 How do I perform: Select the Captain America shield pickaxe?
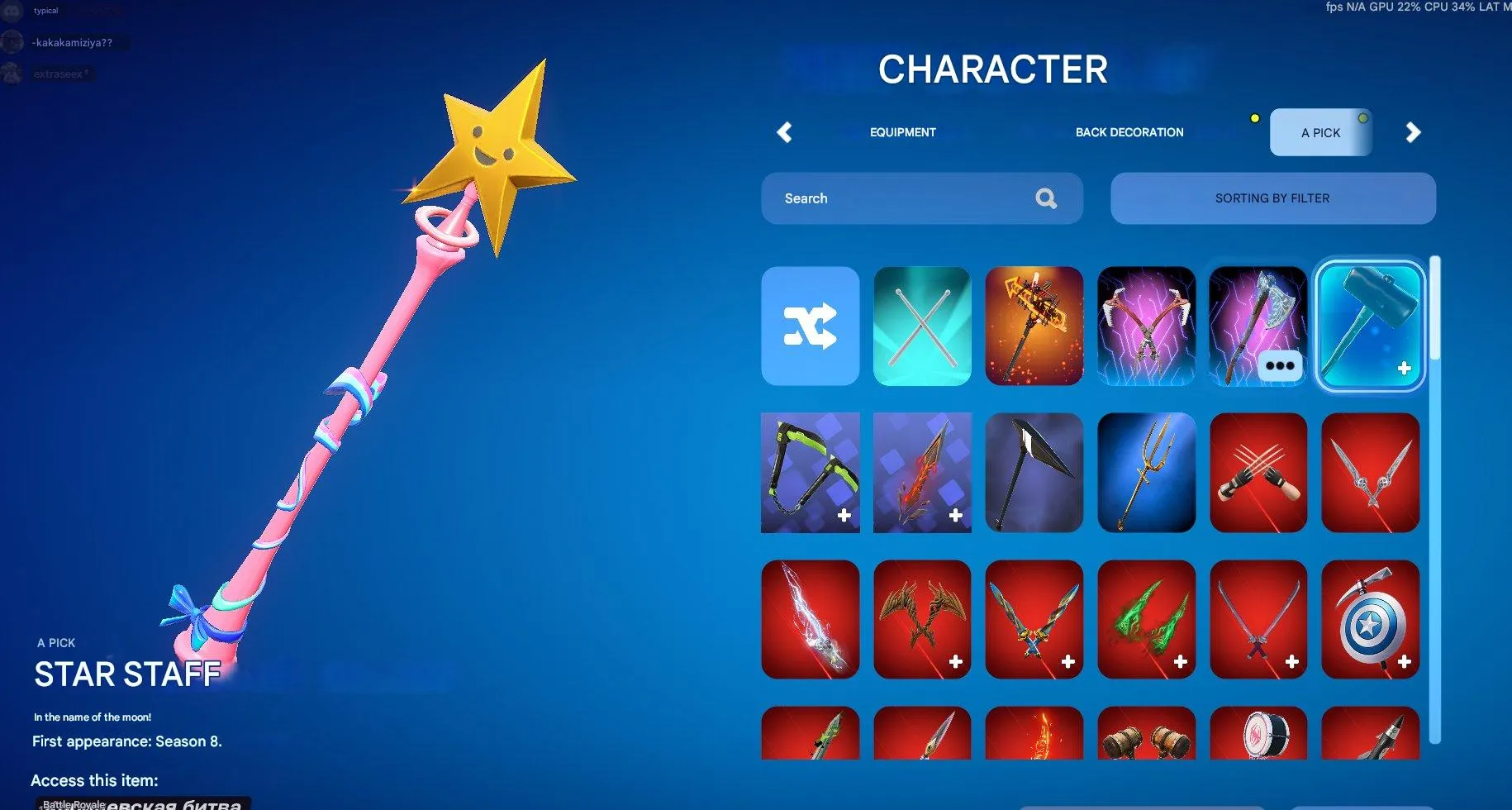pyautogui.click(x=1369, y=618)
